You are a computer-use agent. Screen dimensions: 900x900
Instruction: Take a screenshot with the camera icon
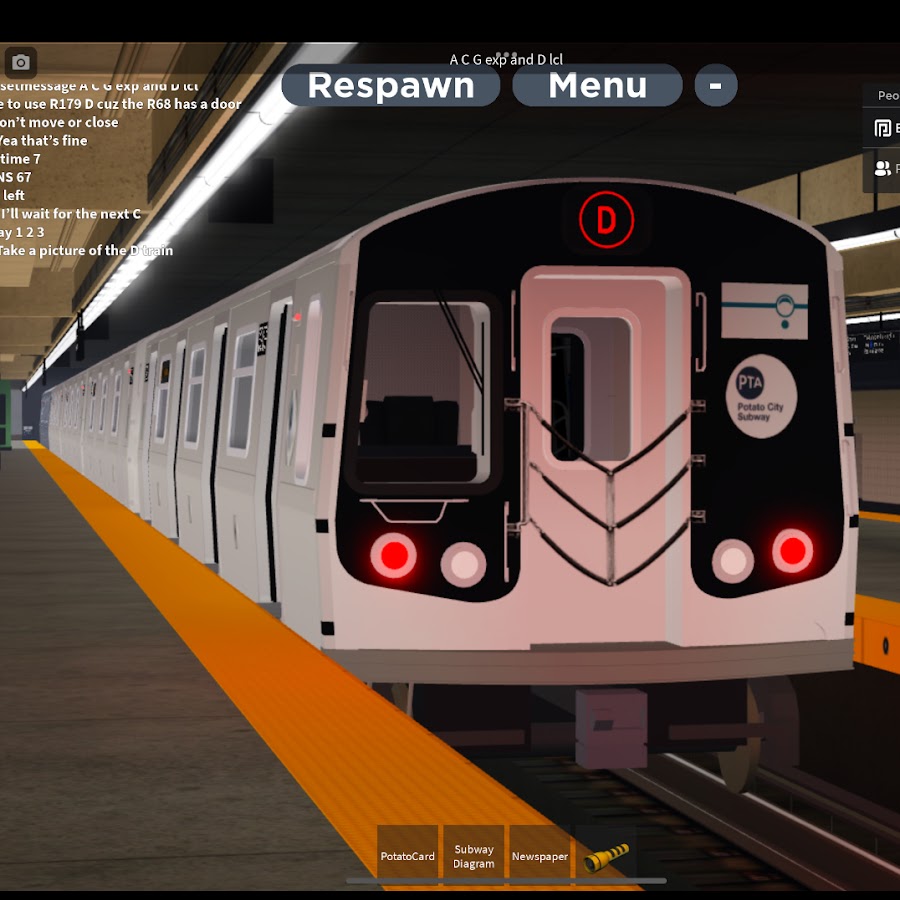coord(20,63)
